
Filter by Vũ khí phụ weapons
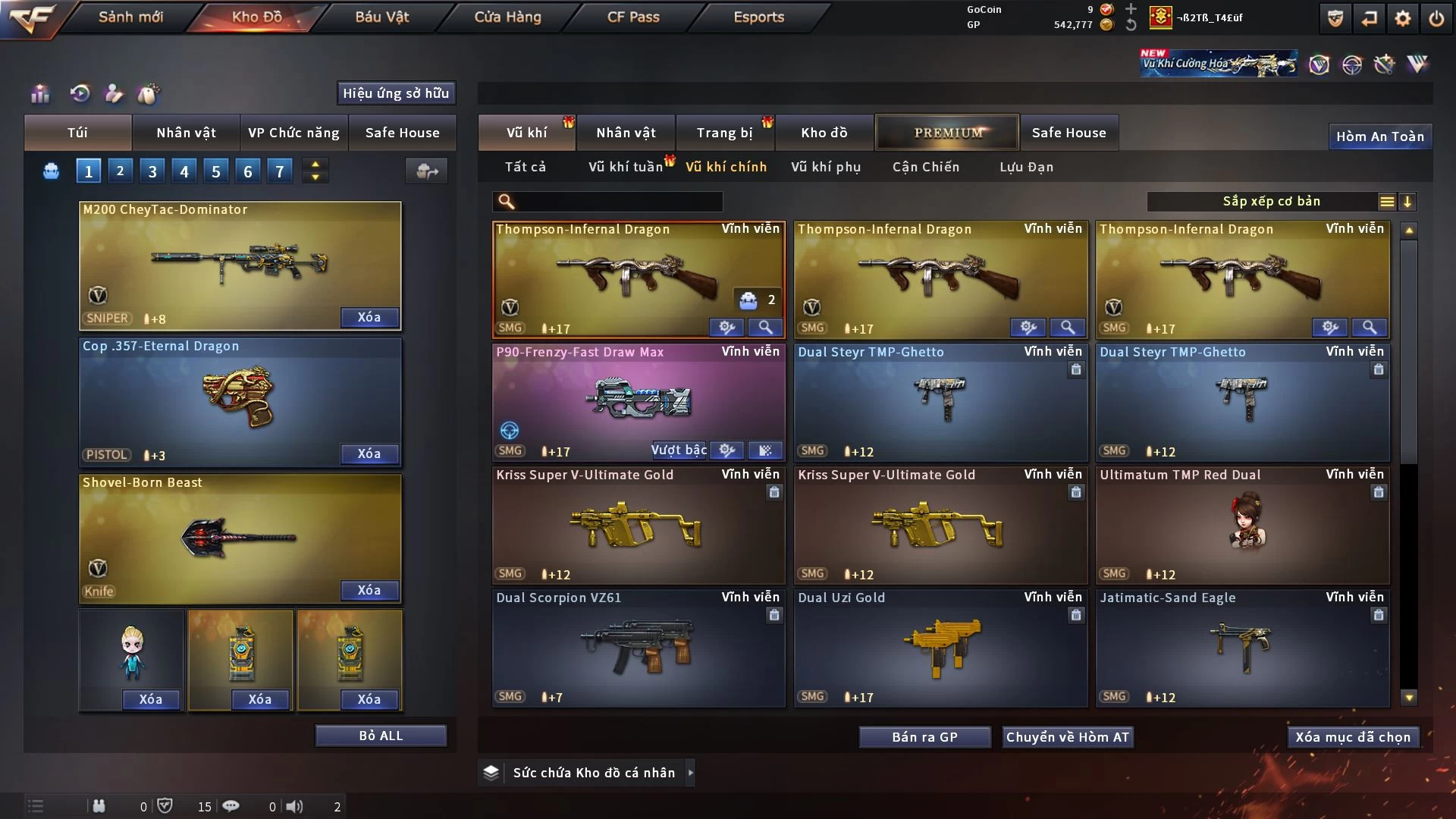point(826,167)
